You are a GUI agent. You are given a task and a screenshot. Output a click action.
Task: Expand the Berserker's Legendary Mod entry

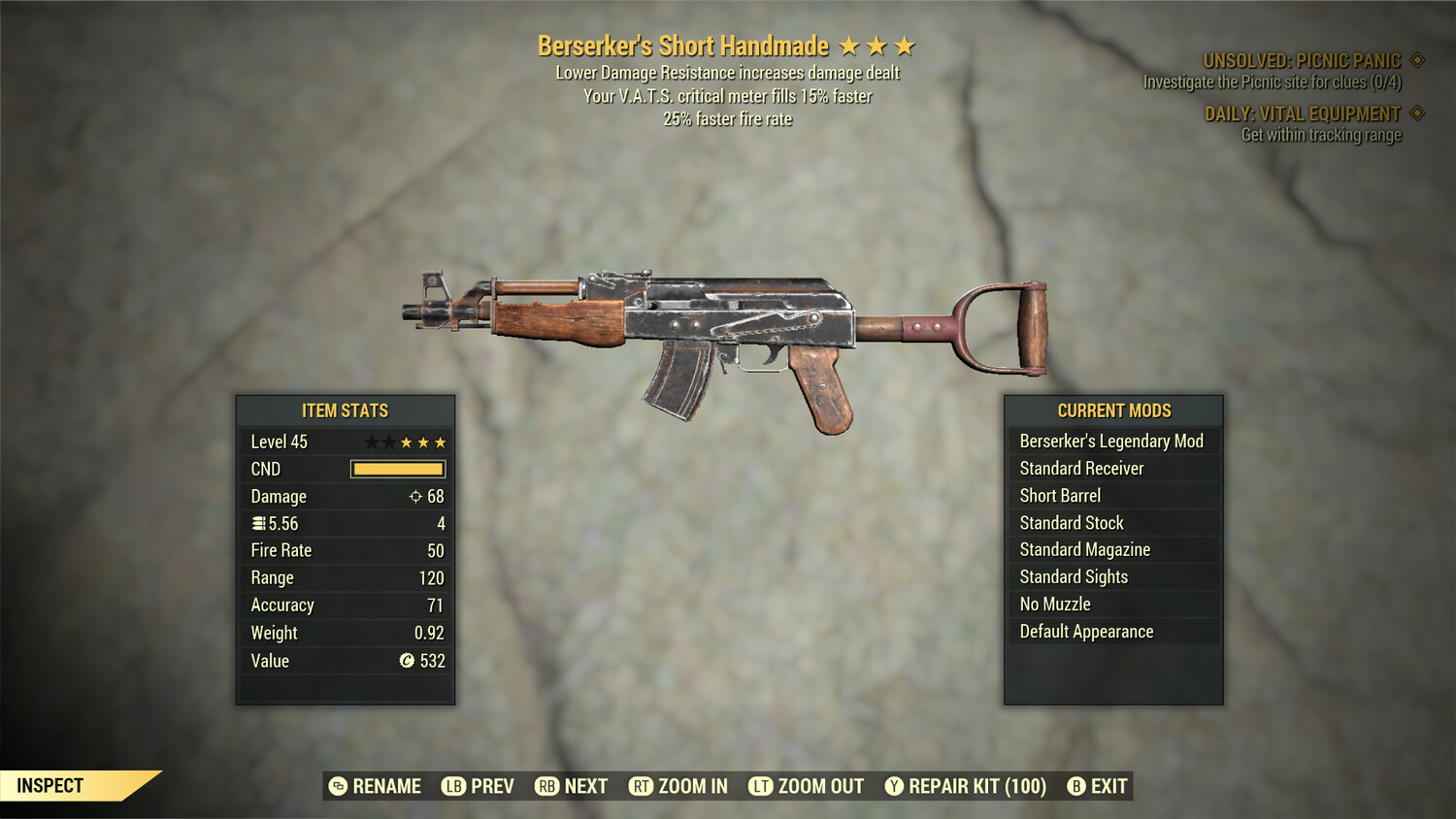(x=1111, y=441)
